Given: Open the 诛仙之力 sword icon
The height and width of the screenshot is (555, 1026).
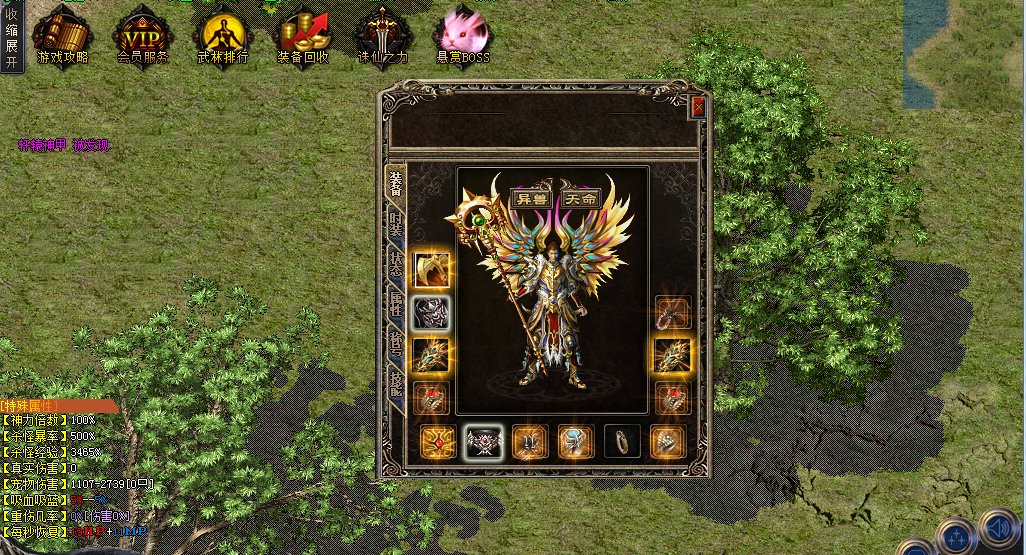Looking at the screenshot, I should (x=382, y=37).
